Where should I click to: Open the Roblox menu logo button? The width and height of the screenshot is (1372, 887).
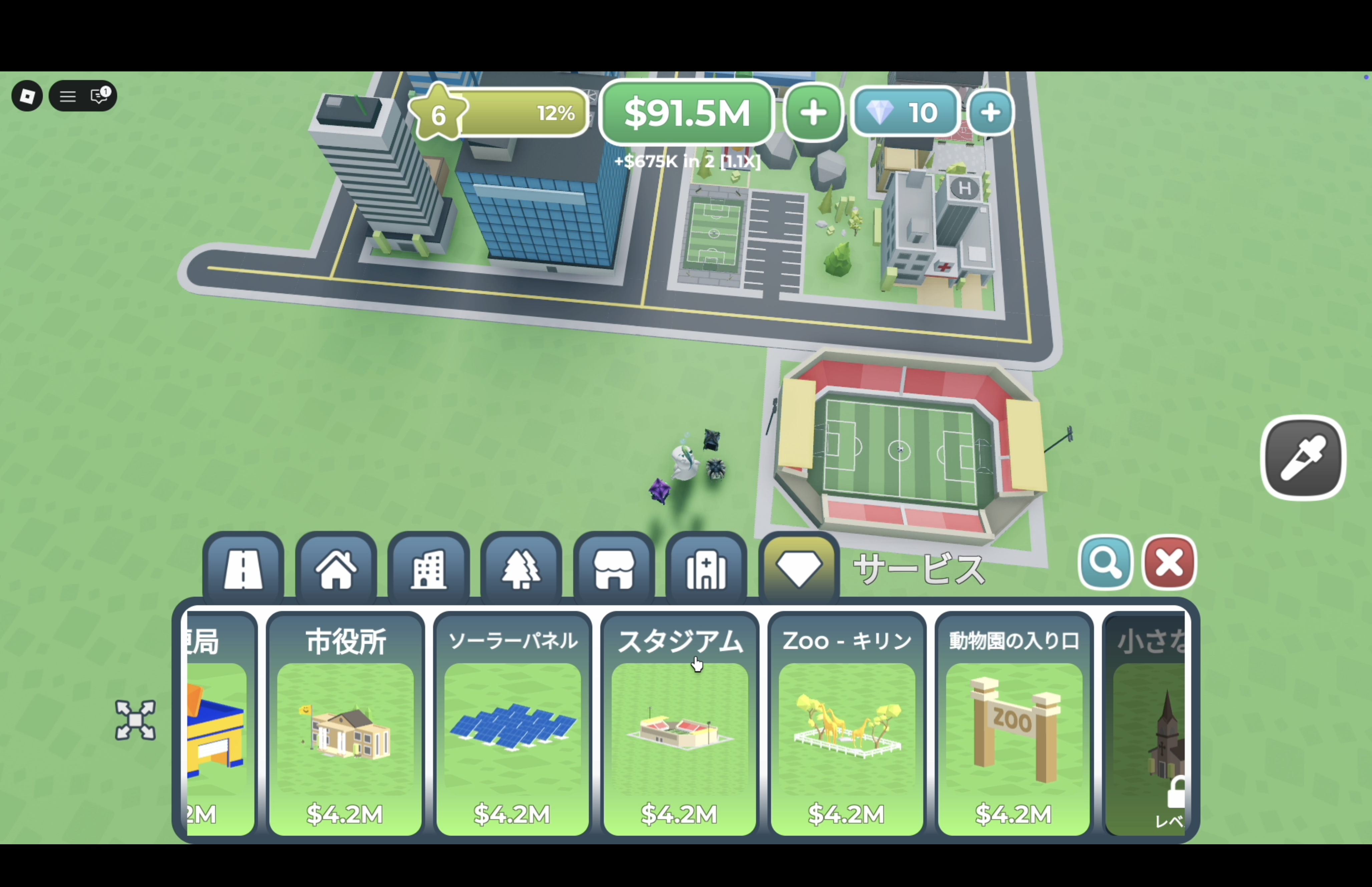point(27,96)
